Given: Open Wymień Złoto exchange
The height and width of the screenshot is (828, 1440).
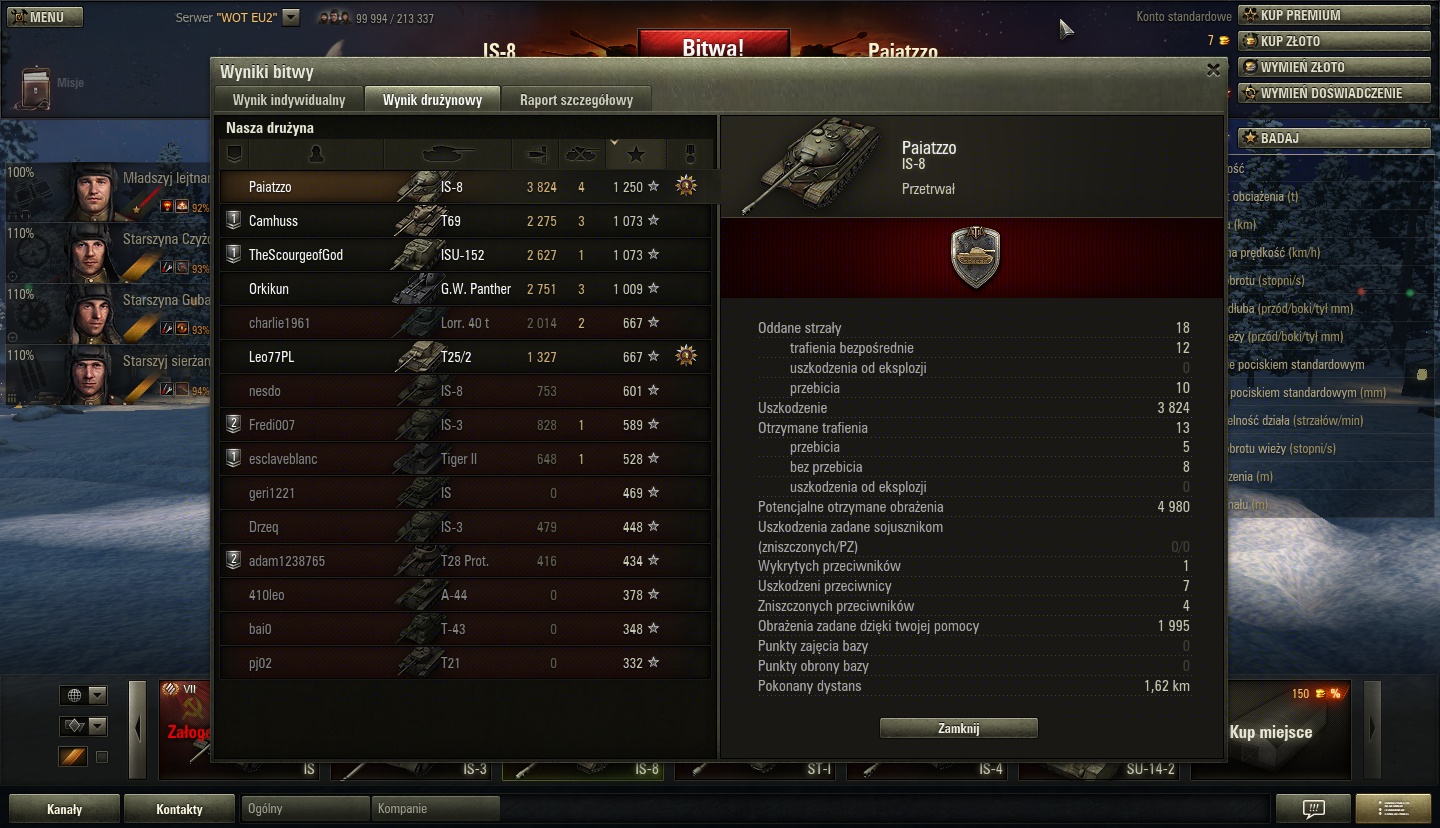Looking at the screenshot, I should (x=1334, y=67).
